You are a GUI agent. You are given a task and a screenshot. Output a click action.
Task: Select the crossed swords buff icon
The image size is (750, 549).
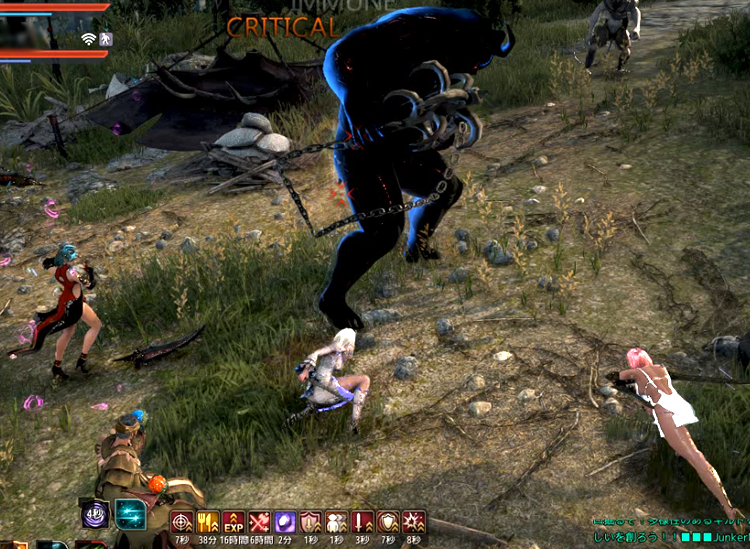260,521
